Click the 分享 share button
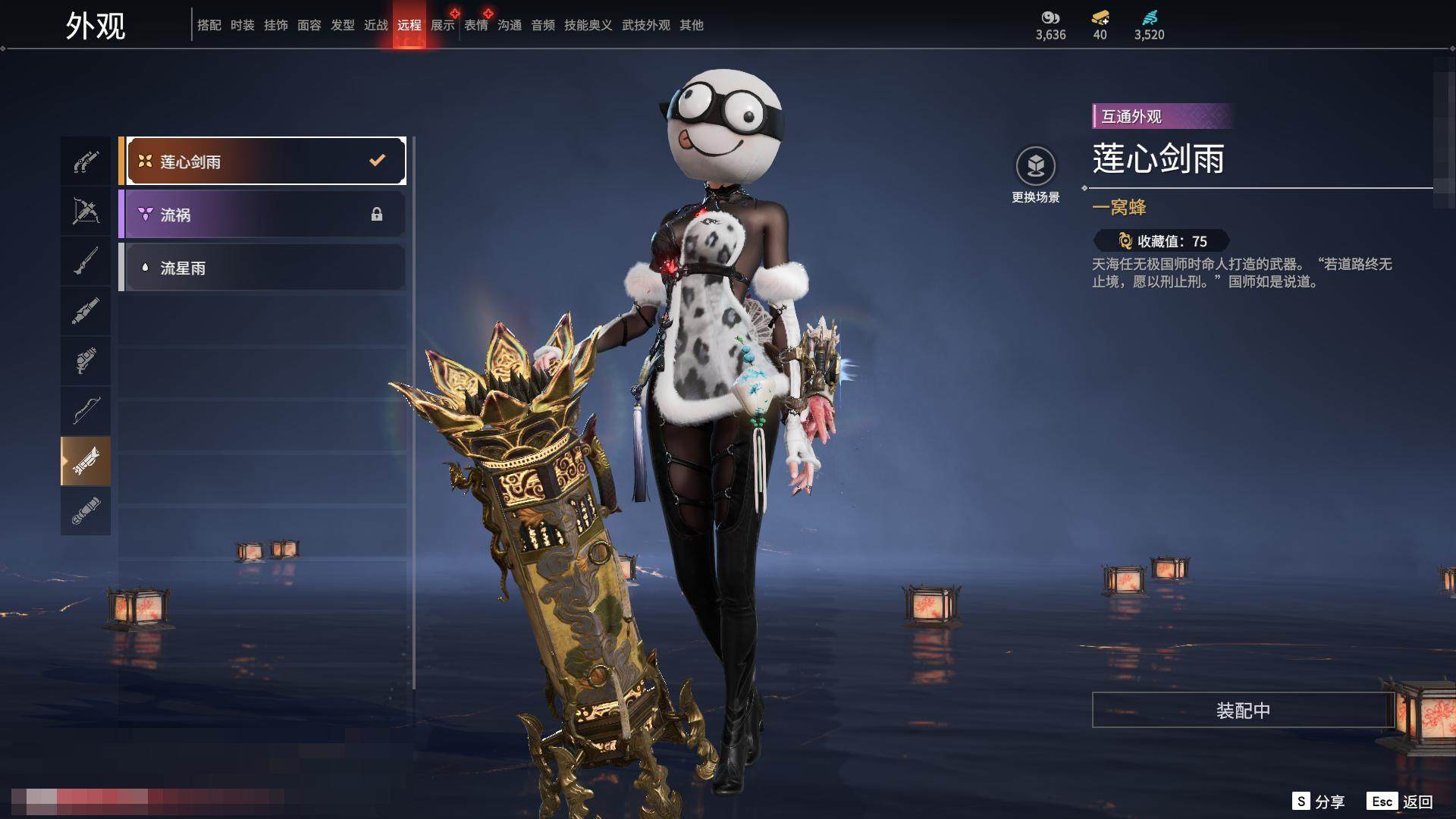This screenshot has width=1456, height=819. coord(1319,802)
